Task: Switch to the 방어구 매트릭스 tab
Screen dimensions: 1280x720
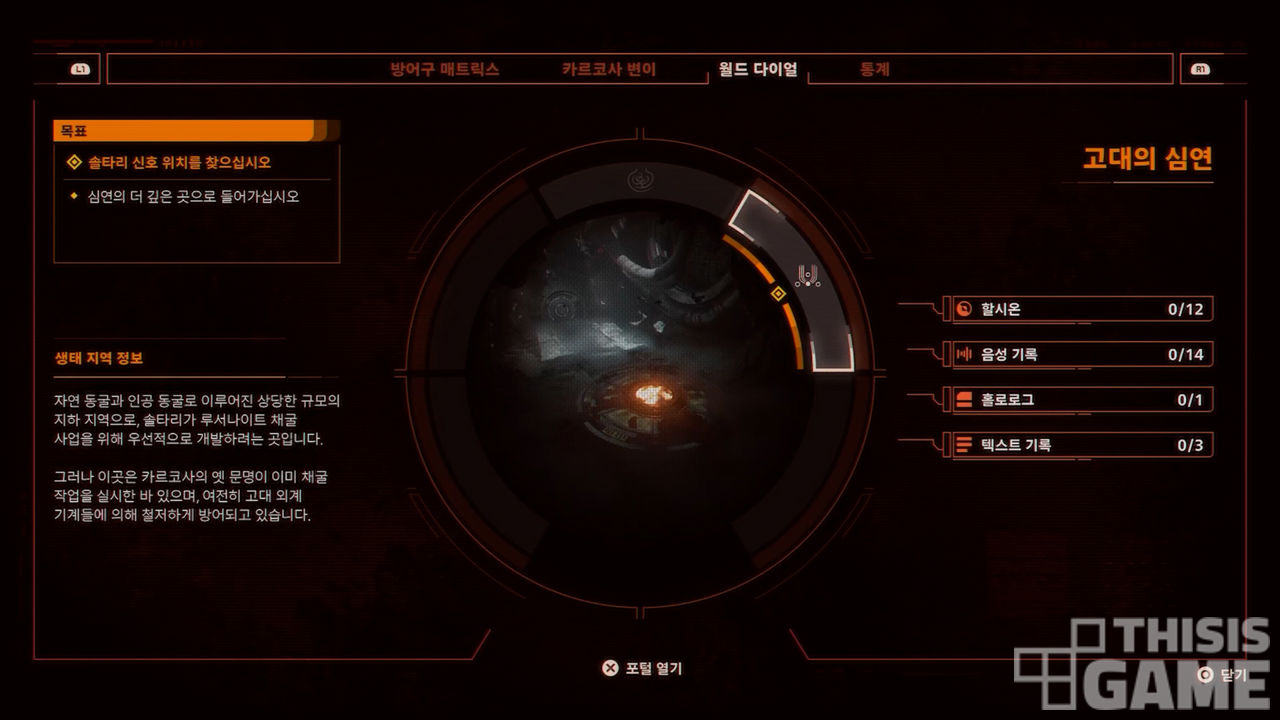Action: pos(444,70)
